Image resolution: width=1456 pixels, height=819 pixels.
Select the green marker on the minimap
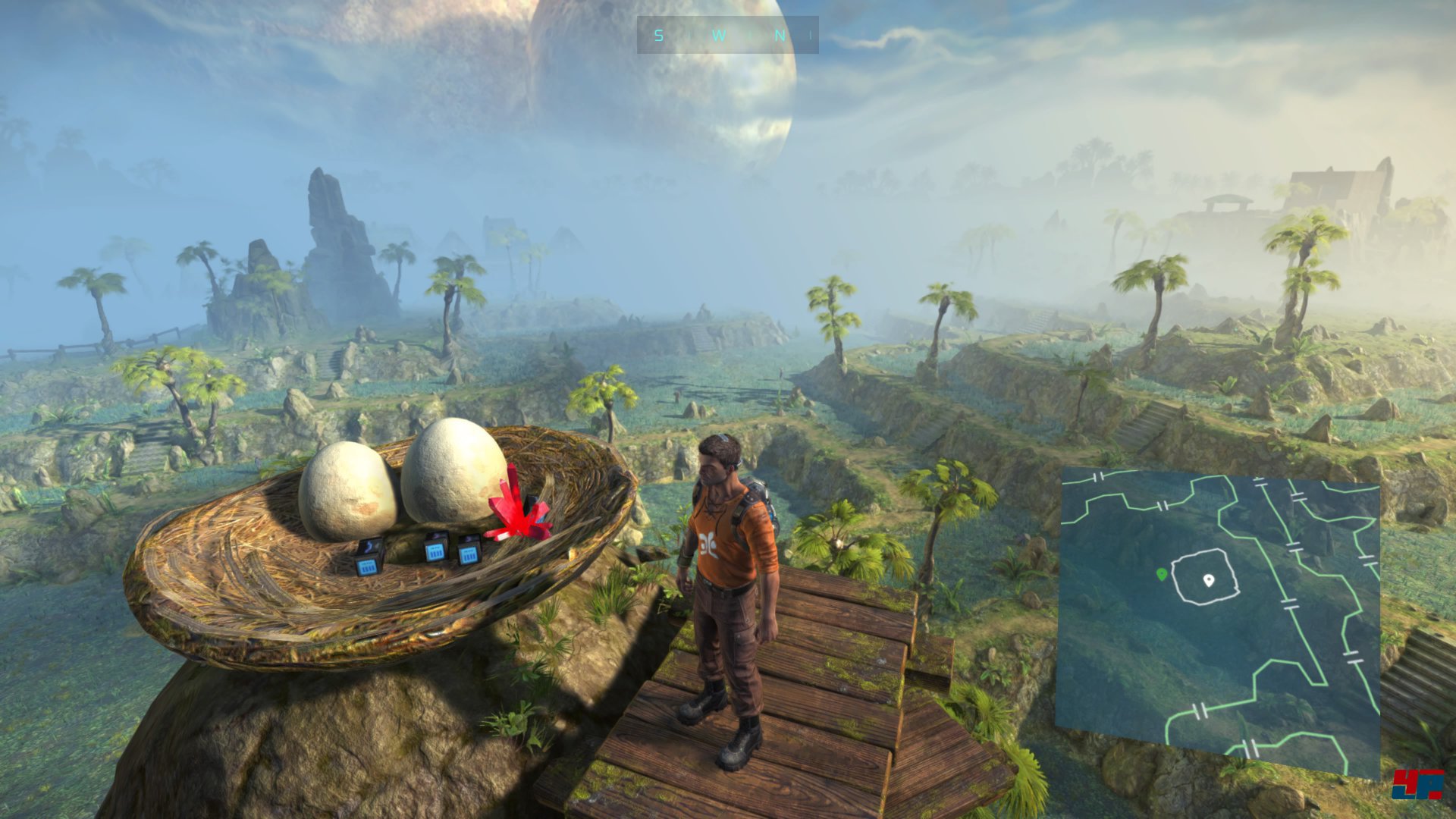tap(1161, 575)
